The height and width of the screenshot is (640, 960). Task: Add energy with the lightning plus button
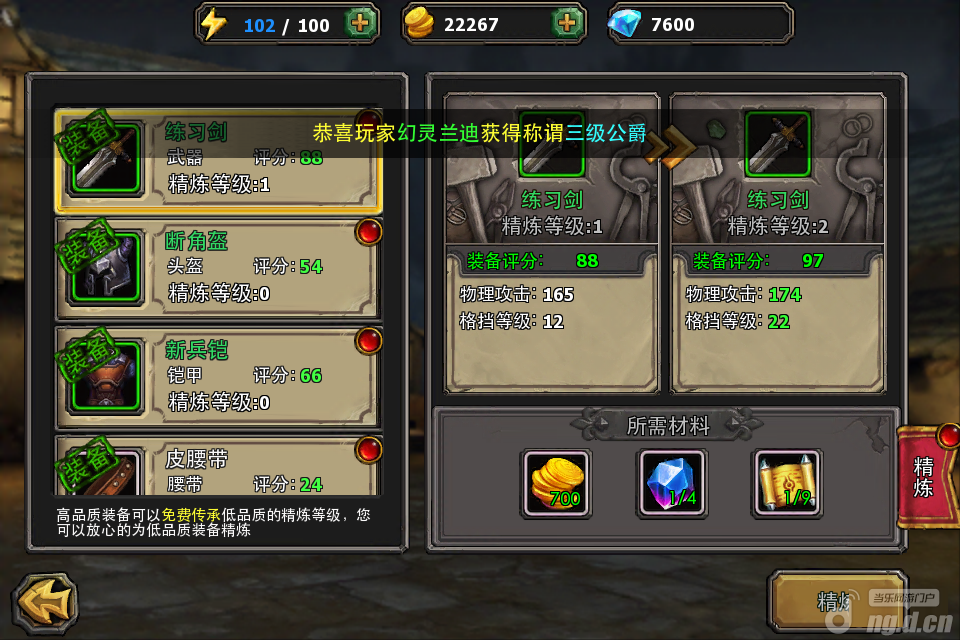click(x=361, y=24)
